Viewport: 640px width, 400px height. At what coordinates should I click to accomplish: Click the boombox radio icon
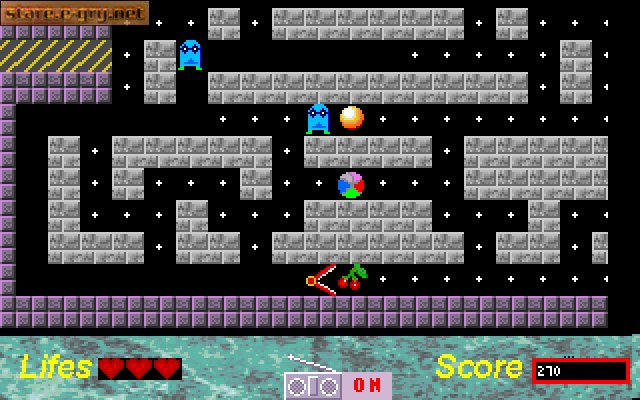tap(313, 384)
